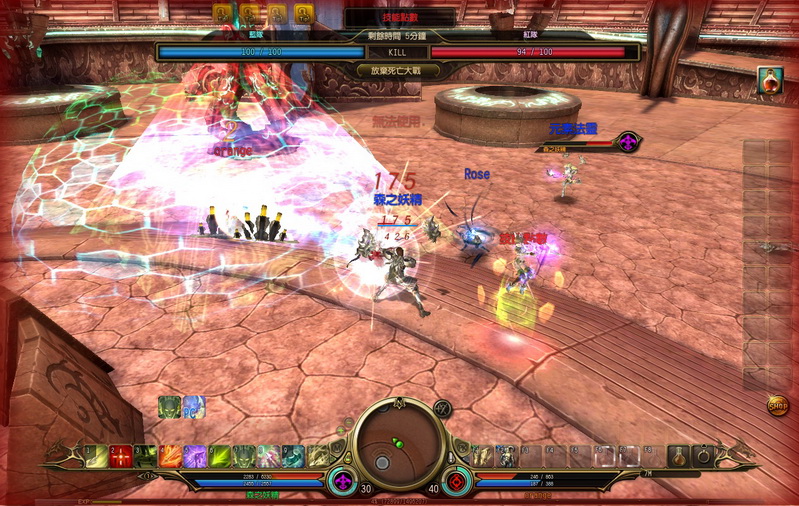Image resolution: width=799 pixels, height=506 pixels.
Task: Select the green elf face skill in slot 7
Action: coord(244,456)
